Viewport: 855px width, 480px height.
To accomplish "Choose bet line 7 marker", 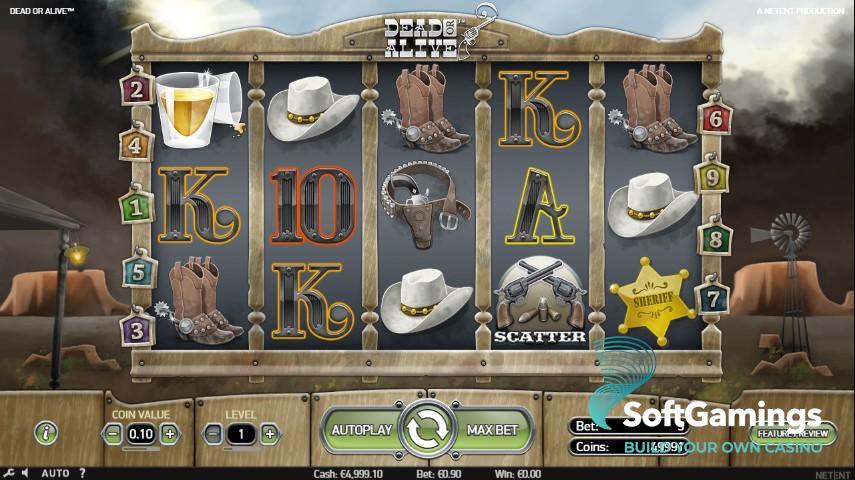I will [x=714, y=298].
